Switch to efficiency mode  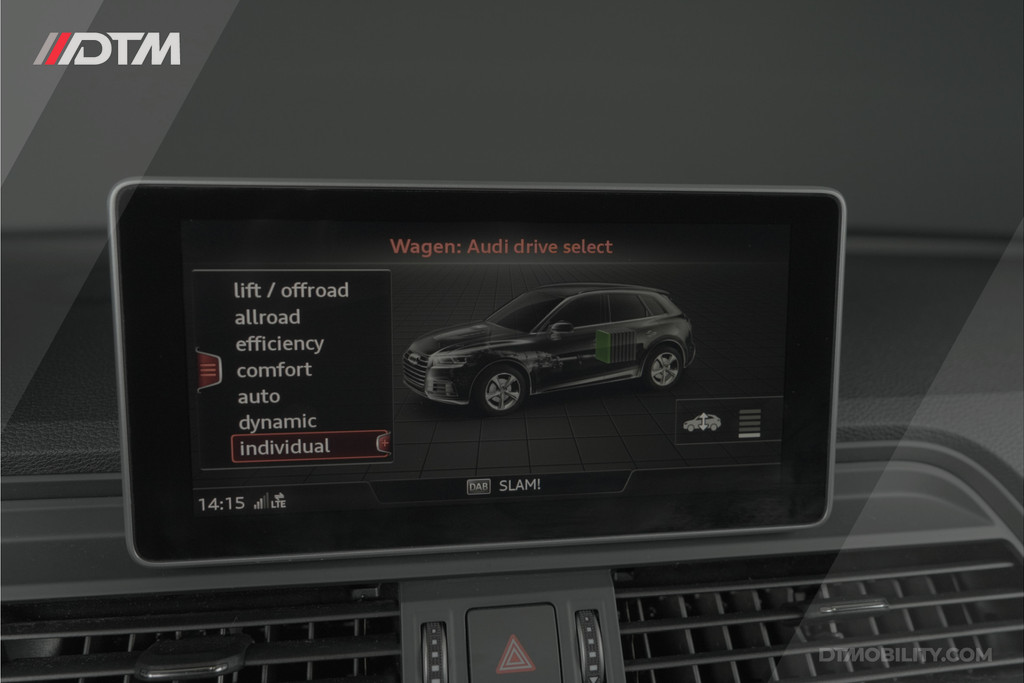click(x=279, y=343)
